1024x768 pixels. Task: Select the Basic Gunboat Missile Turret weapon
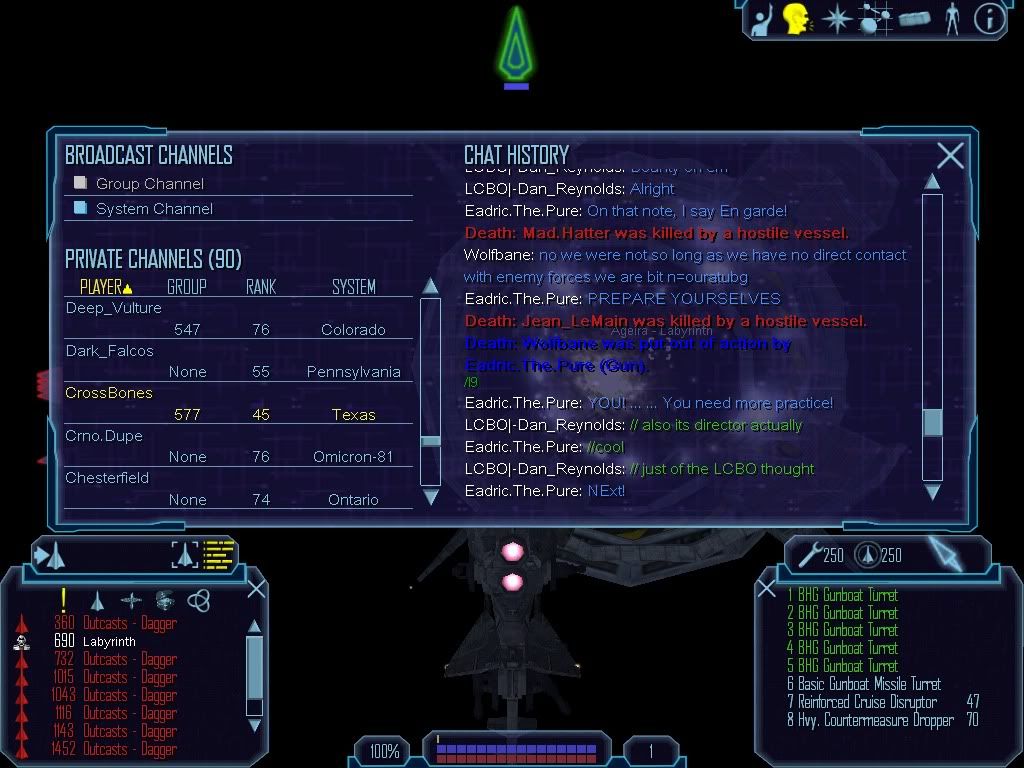(x=864, y=684)
